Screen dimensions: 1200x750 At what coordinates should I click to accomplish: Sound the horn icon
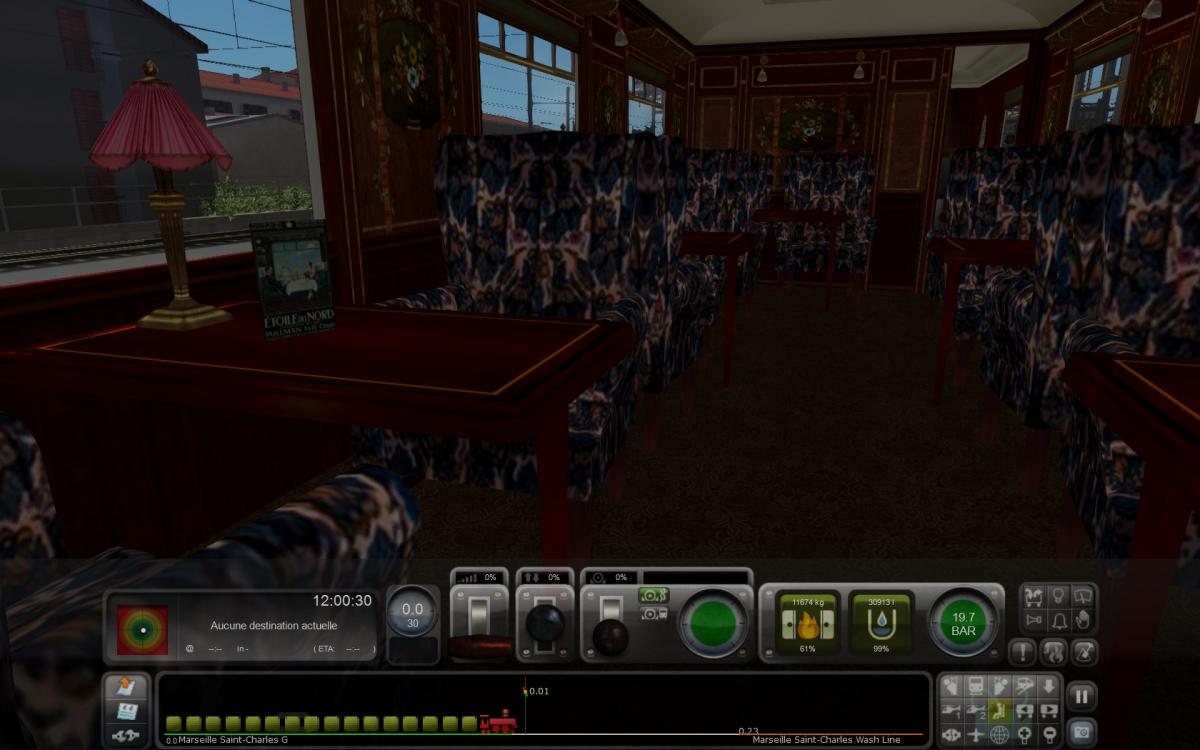[1035, 621]
